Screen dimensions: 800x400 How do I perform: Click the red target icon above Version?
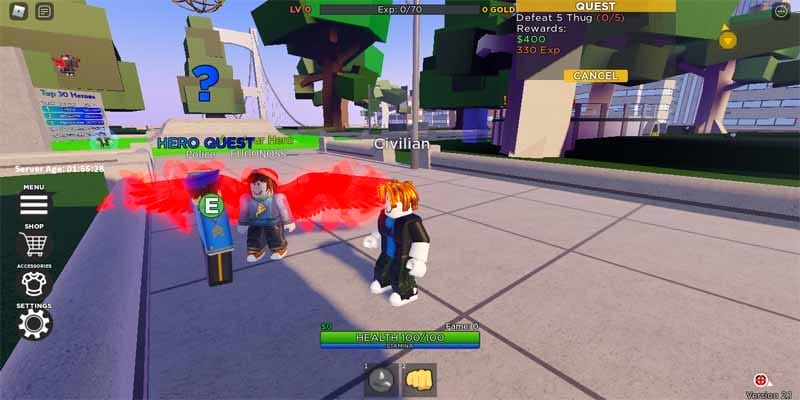[x=761, y=380]
